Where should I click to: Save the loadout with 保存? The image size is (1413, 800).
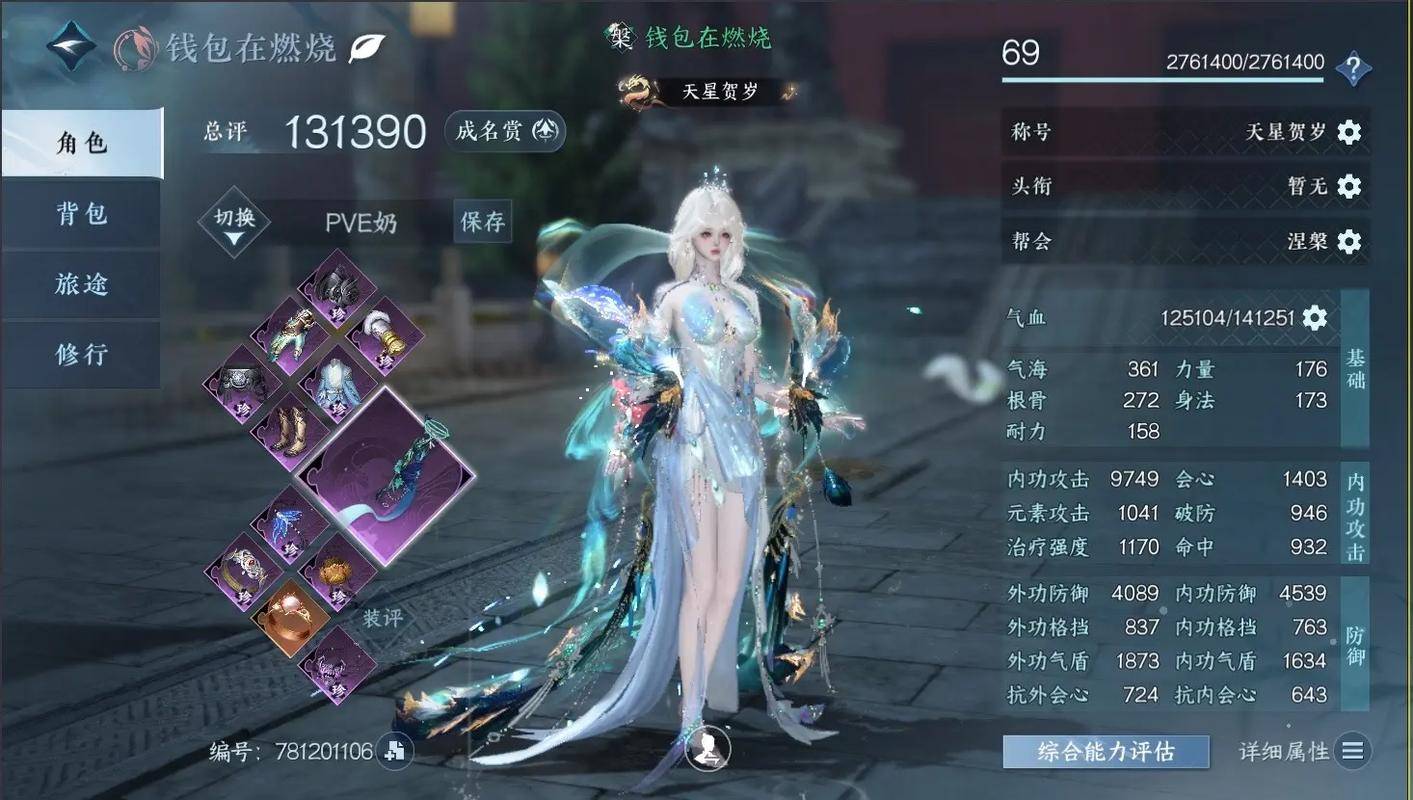(483, 221)
